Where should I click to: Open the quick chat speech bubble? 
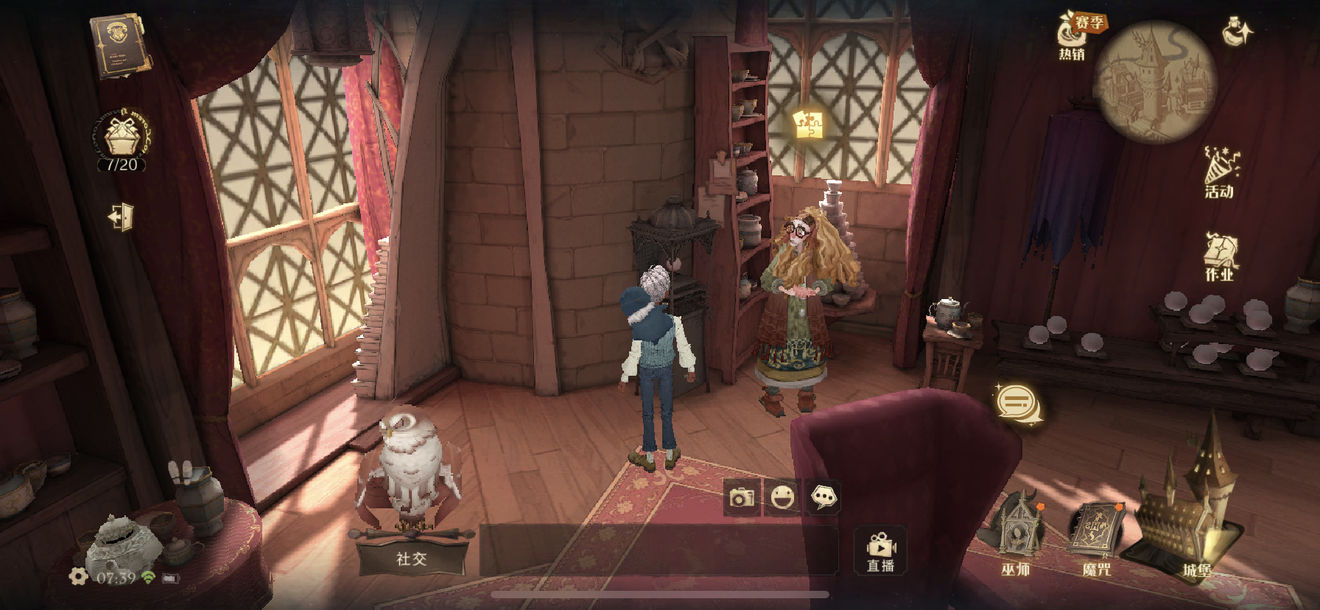pos(823,497)
